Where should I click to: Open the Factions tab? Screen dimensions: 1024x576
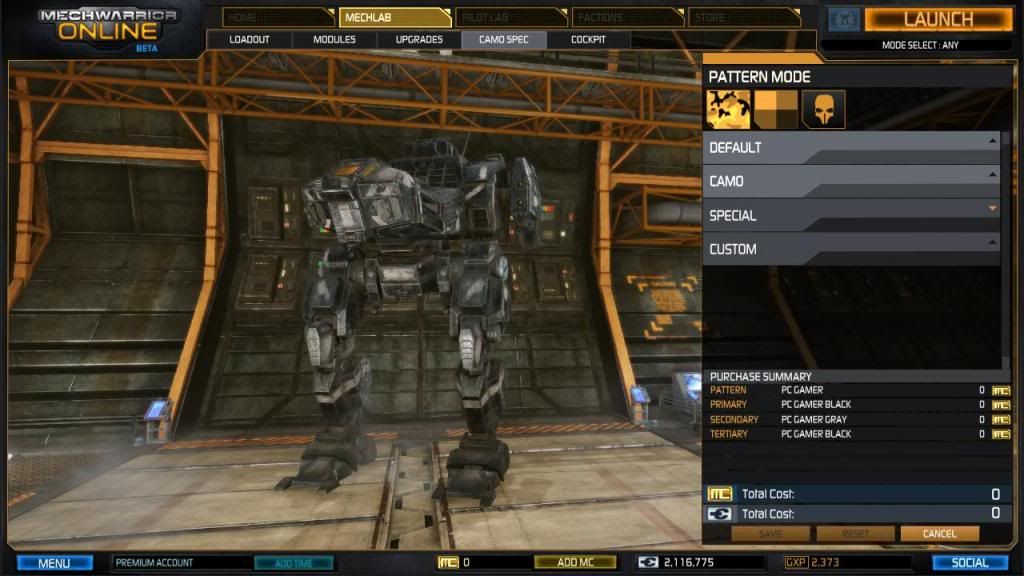[625, 17]
